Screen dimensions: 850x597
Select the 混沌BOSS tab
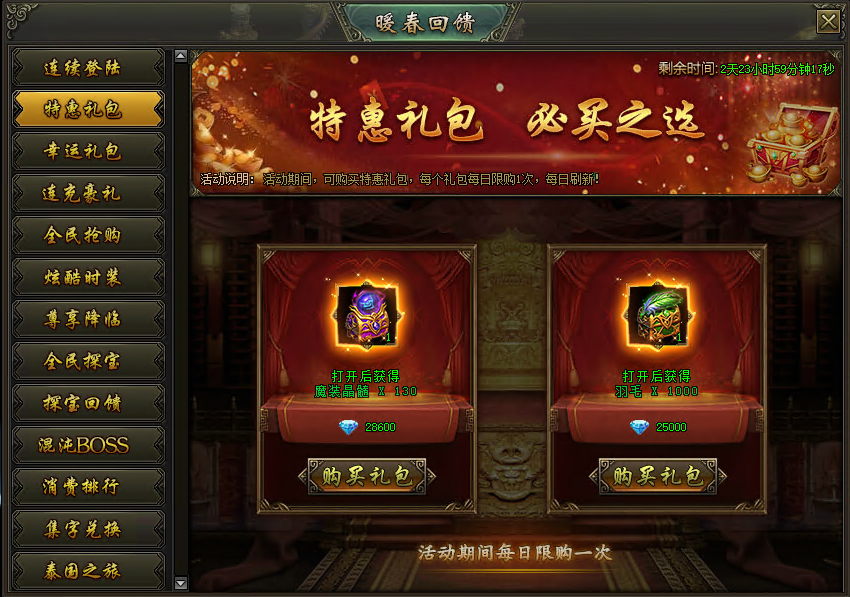pyautogui.click(x=88, y=445)
